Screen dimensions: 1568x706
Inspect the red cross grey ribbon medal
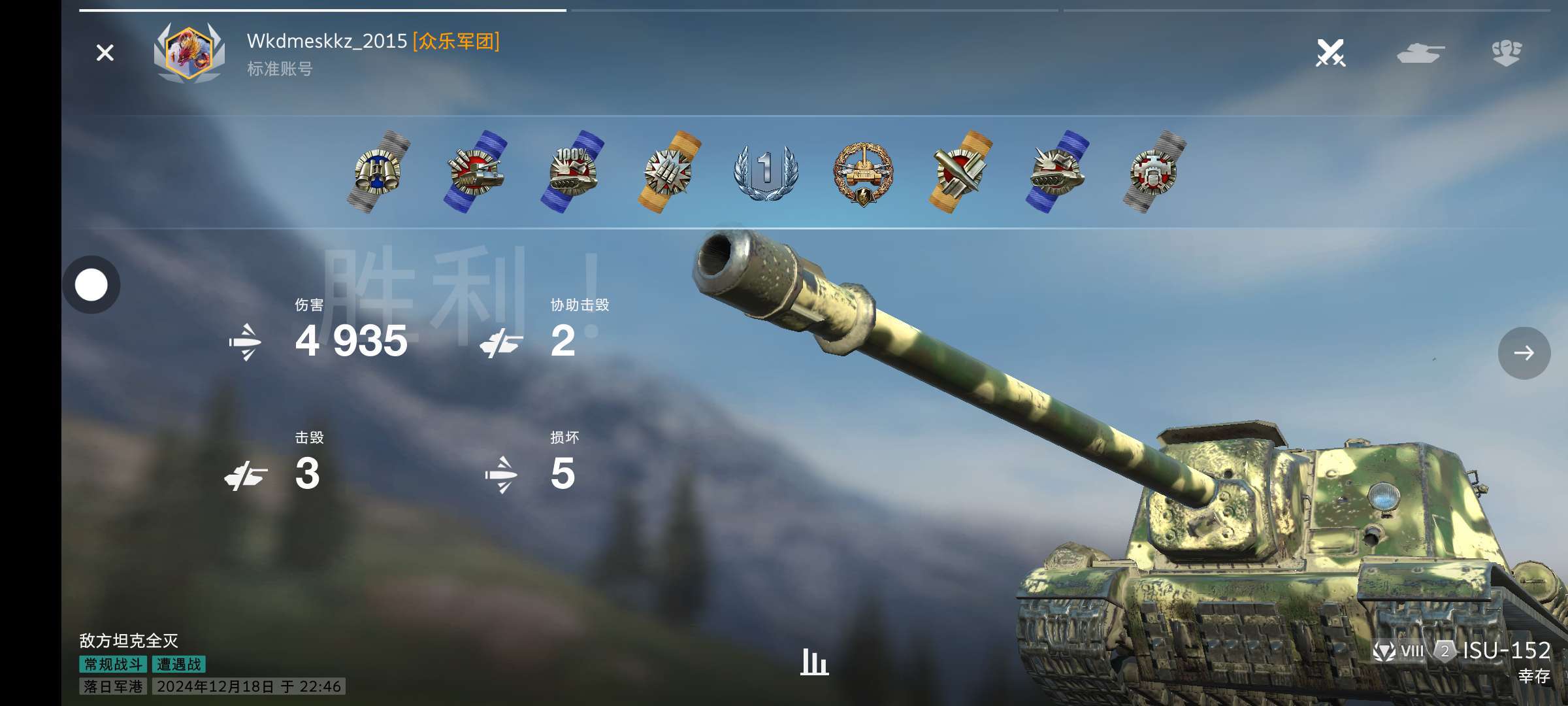[x=1154, y=172]
